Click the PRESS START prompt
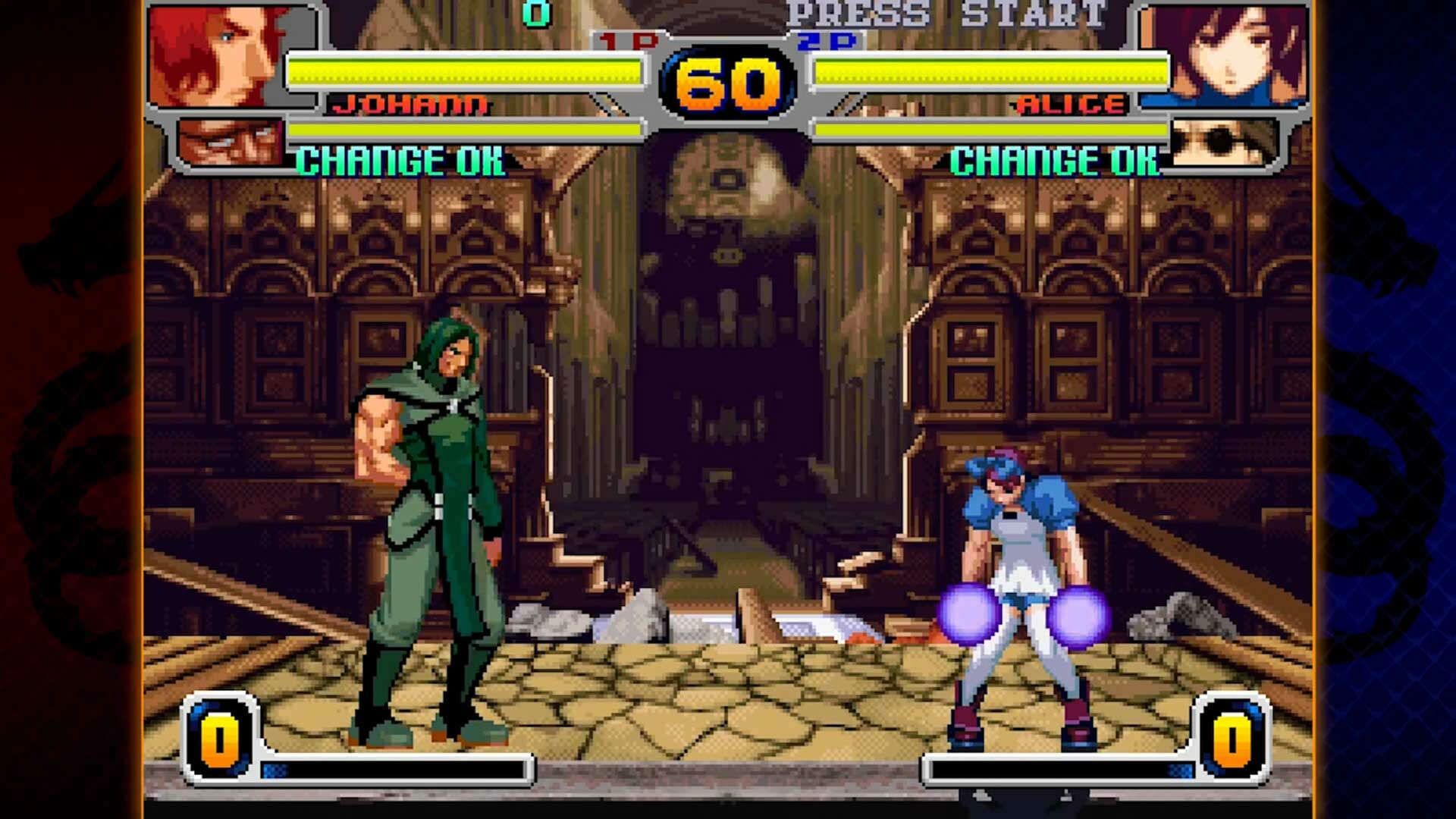 (x=948, y=14)
